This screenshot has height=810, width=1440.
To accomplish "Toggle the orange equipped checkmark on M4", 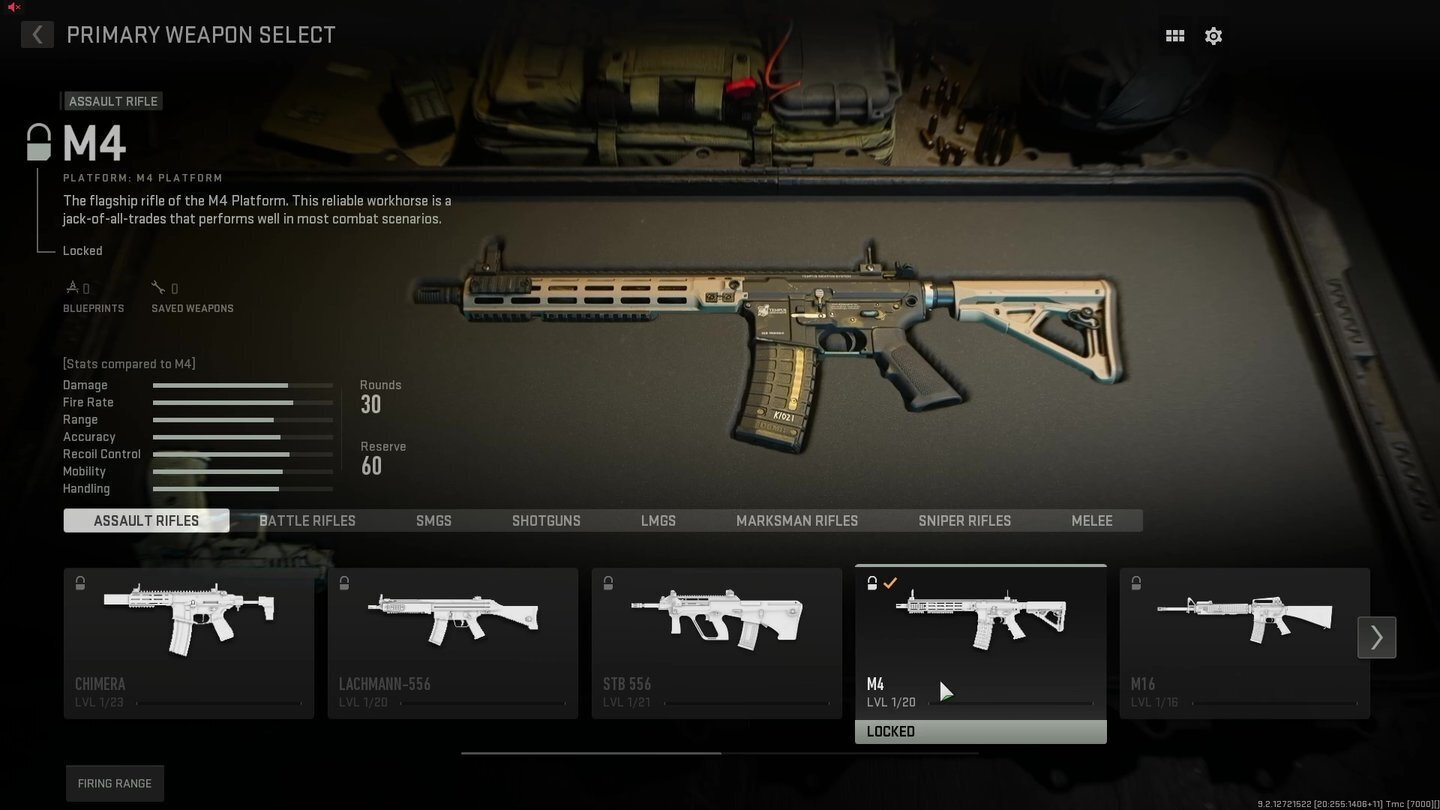I will (x=891, y=582).
